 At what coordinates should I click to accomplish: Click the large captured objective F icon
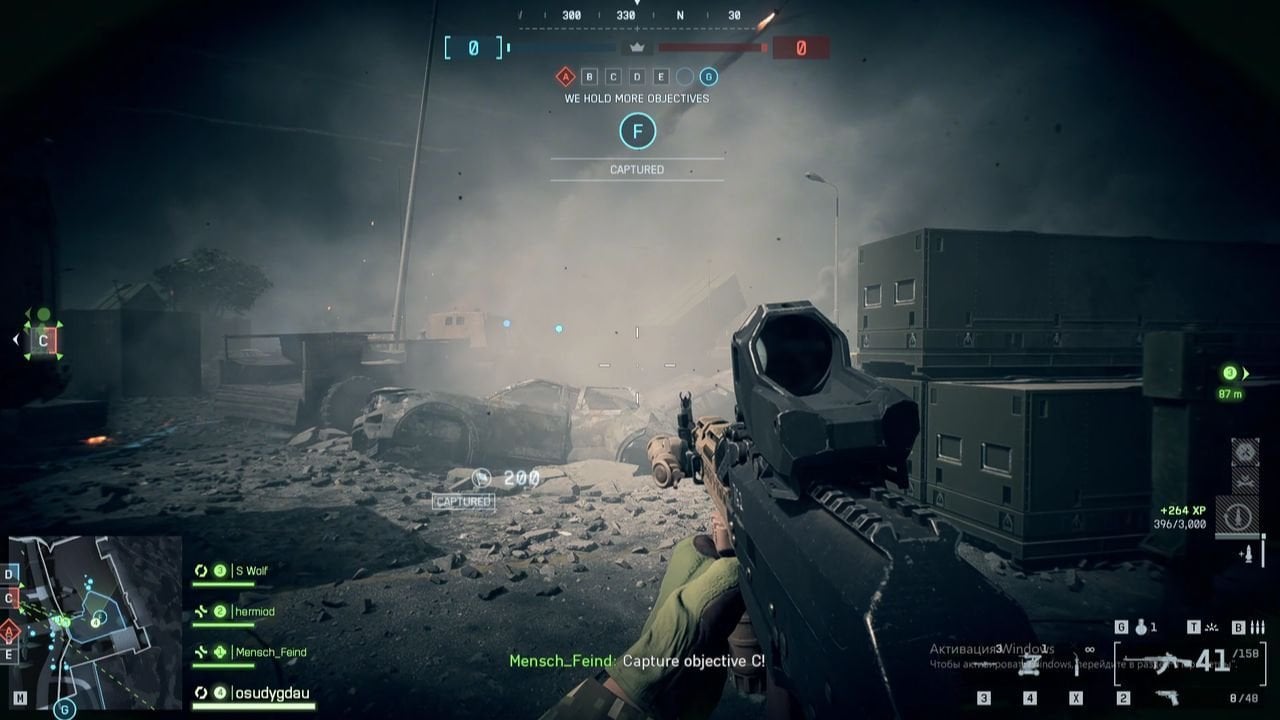637,131
